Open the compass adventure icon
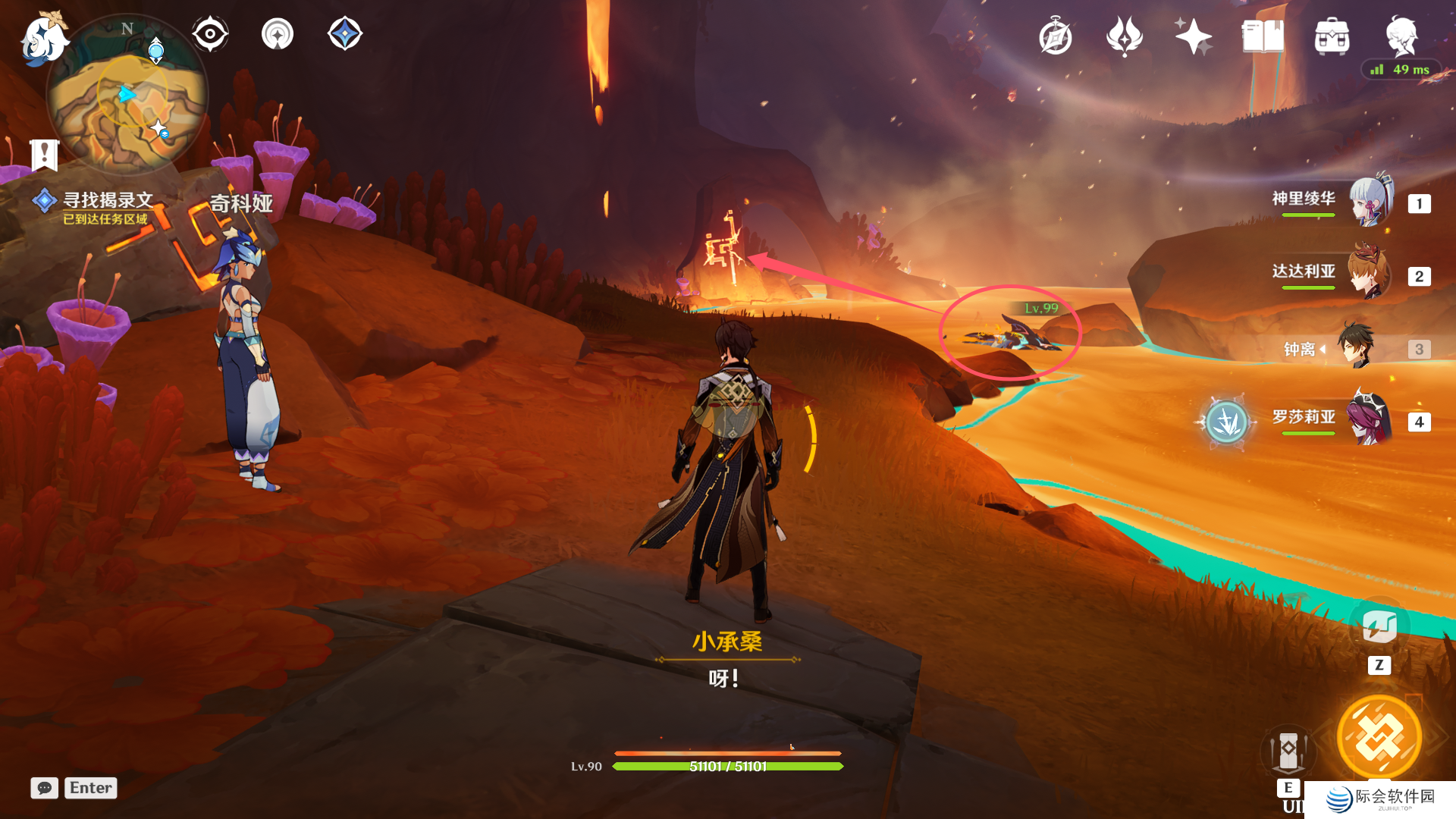Viewport: 1456px width, 819px height. click(x=1055, y=36)
